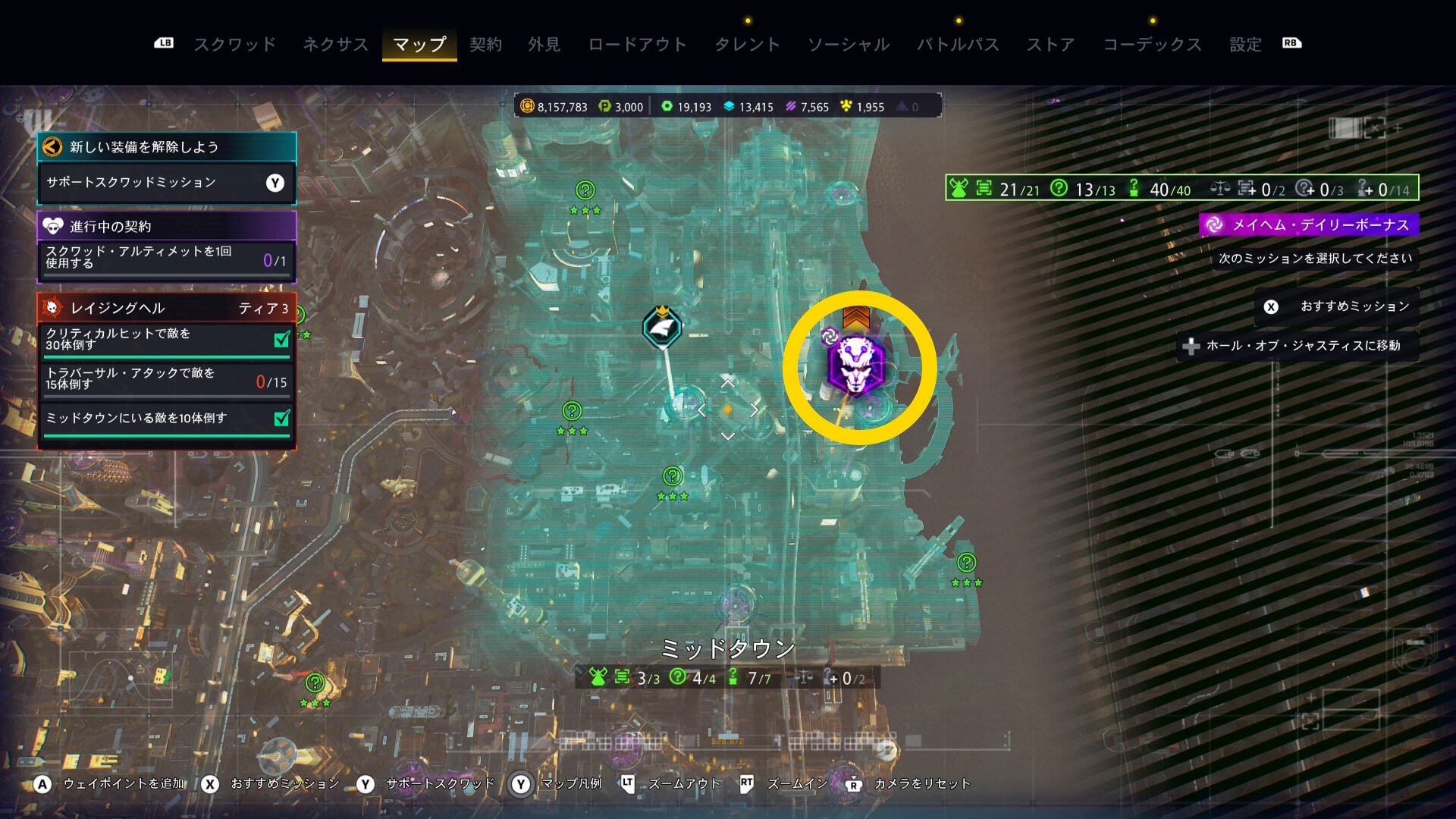1456x819 pixels.
Task: Show the バトルパス tab
Action: 958,45
